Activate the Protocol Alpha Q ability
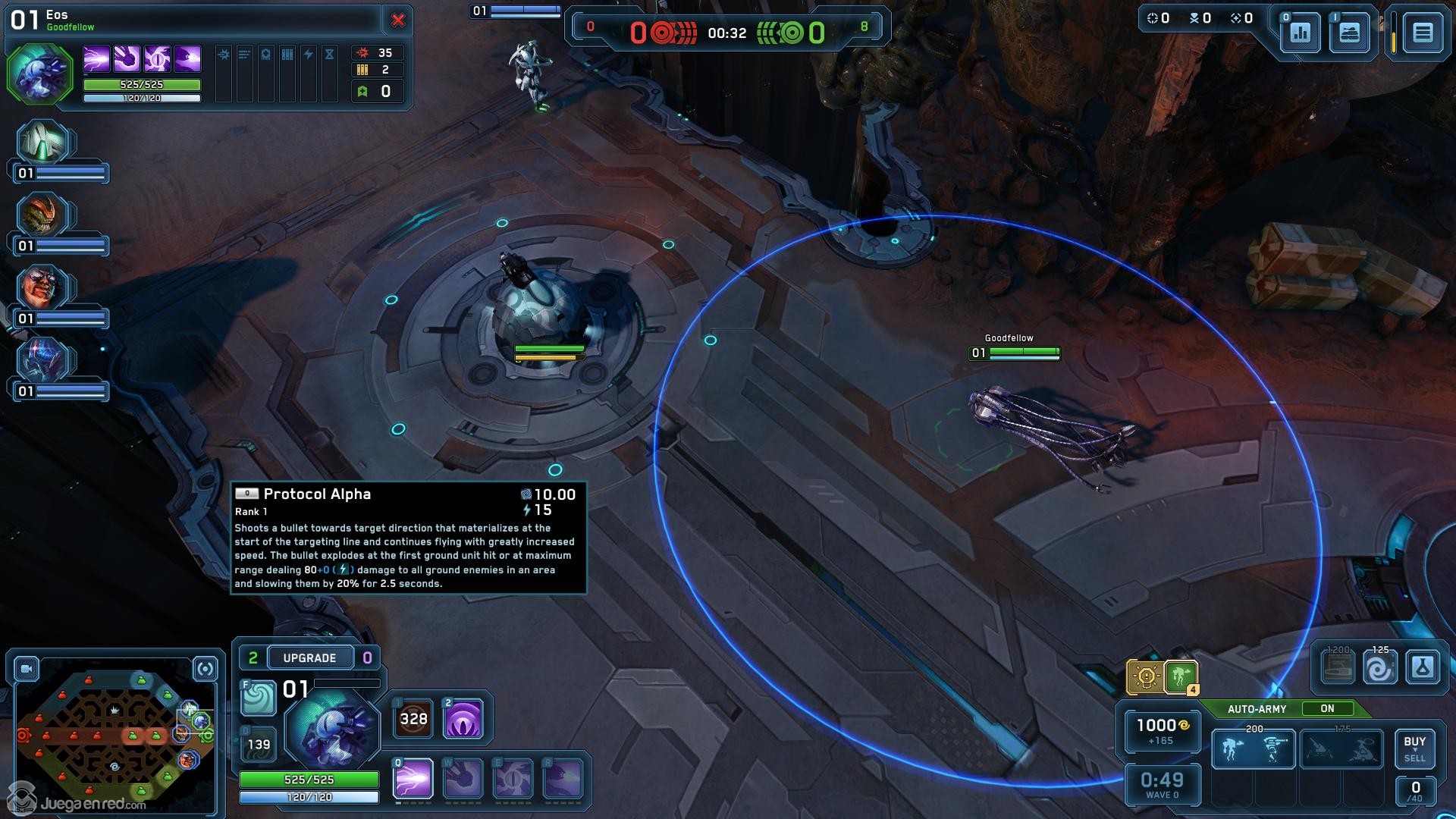 (413, 778)
